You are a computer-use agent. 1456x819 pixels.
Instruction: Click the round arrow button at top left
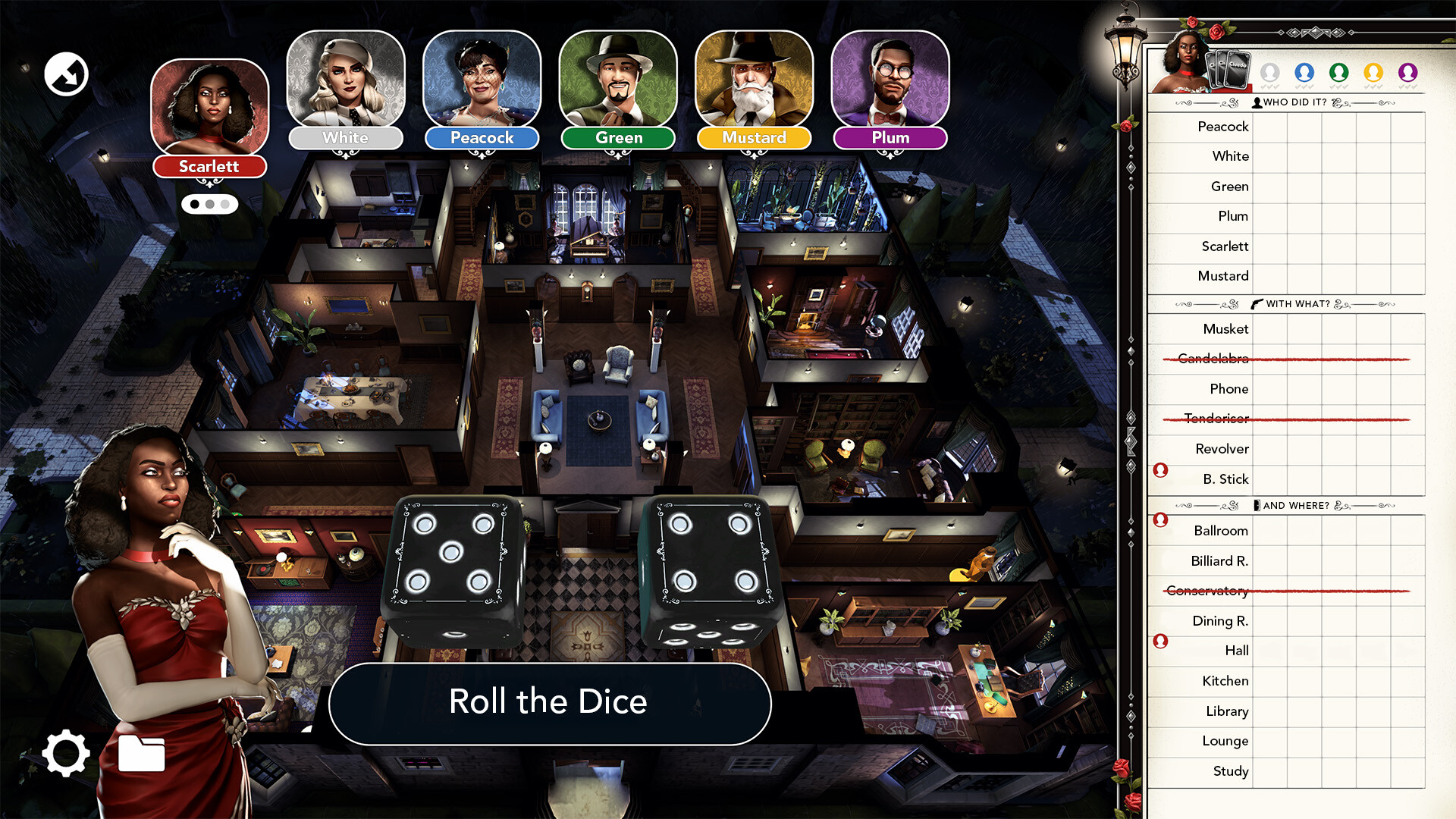point(66,74)
